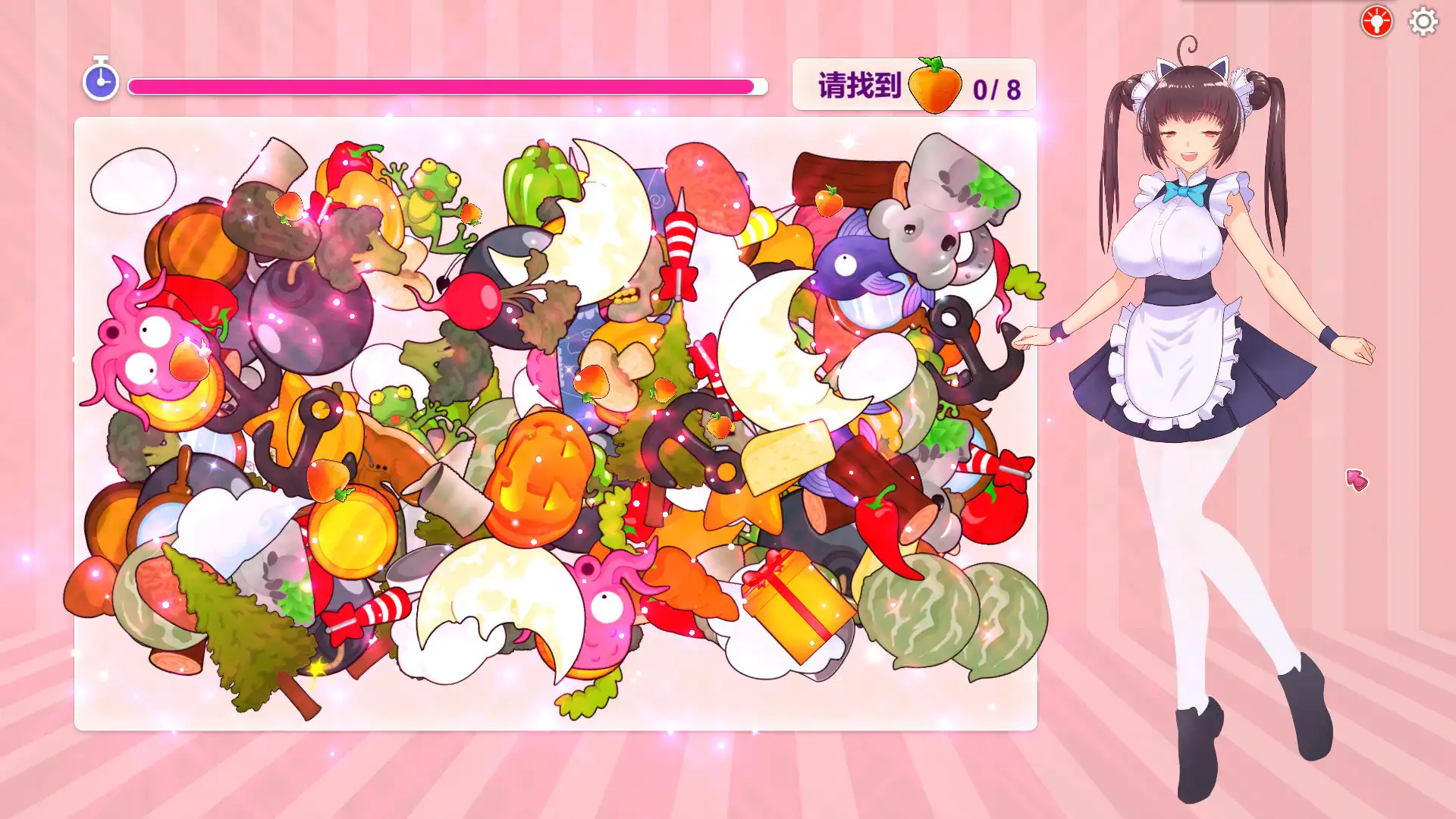Click the green frog near the top
Screen dimensions: 1456x819
pyautogui.click(x=432, y=193)
